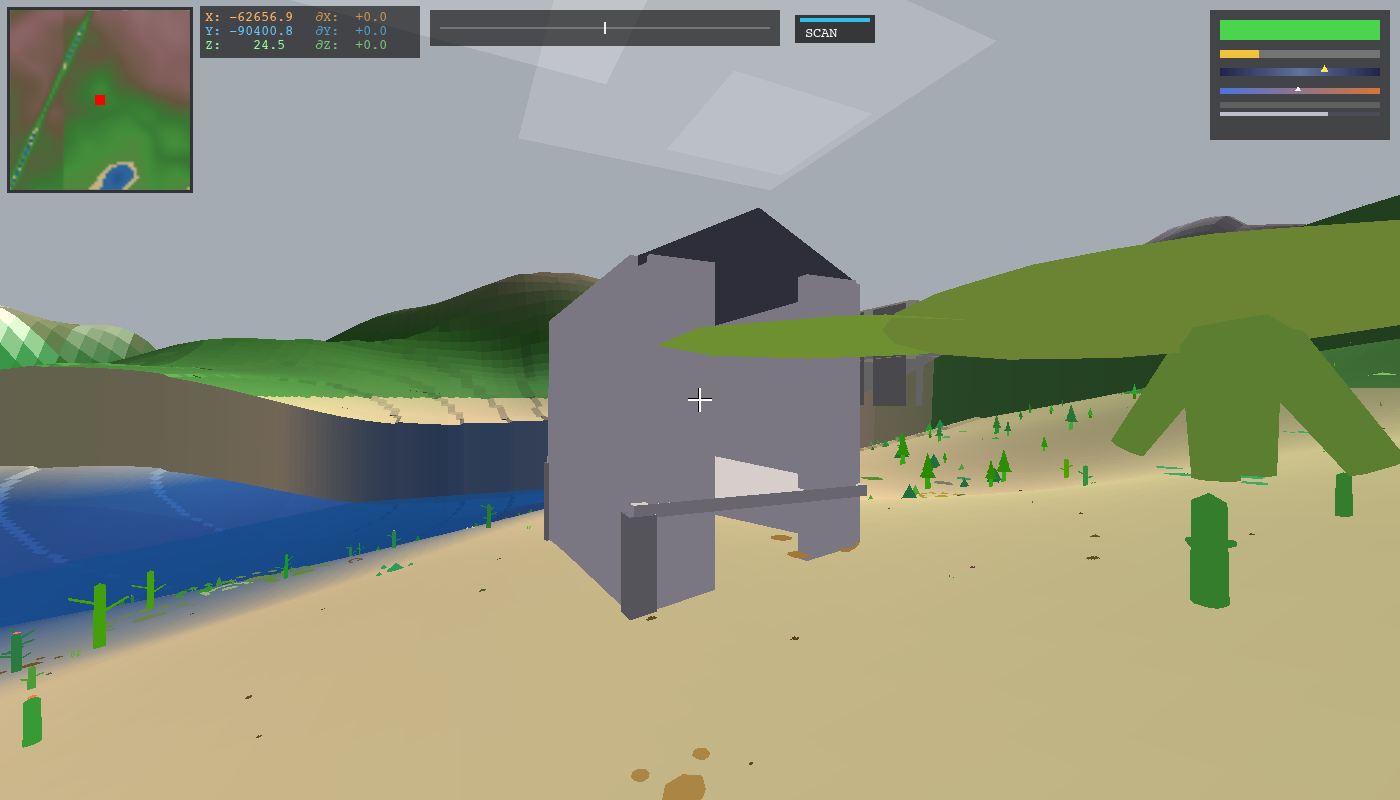
Task: Click the red player marker on the minimap
Action: [x=99, y=100]
